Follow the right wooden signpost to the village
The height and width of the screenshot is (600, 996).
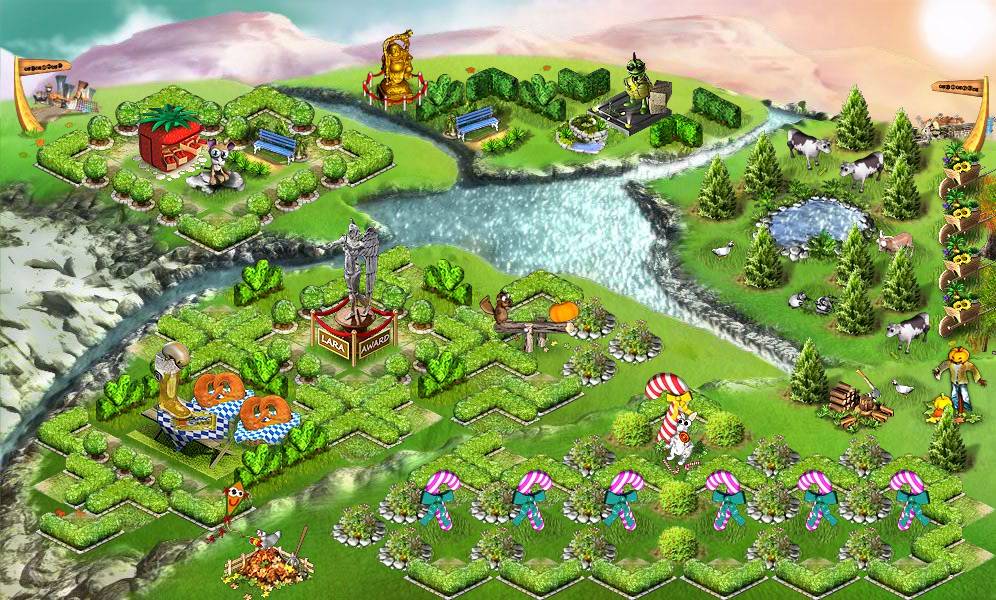click(x=955, y=87)
